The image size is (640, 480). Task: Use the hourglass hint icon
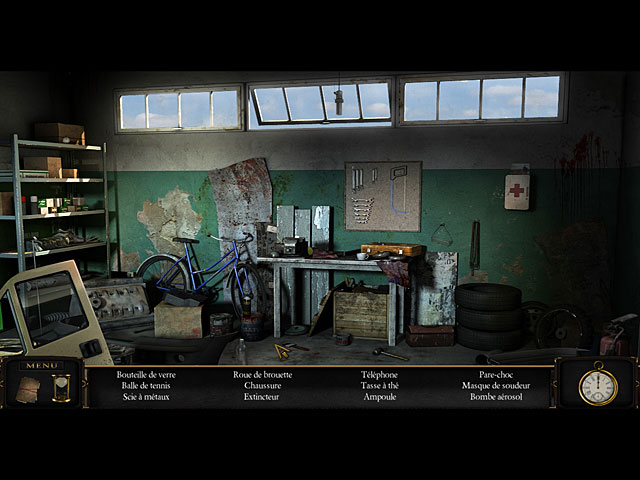61,388
